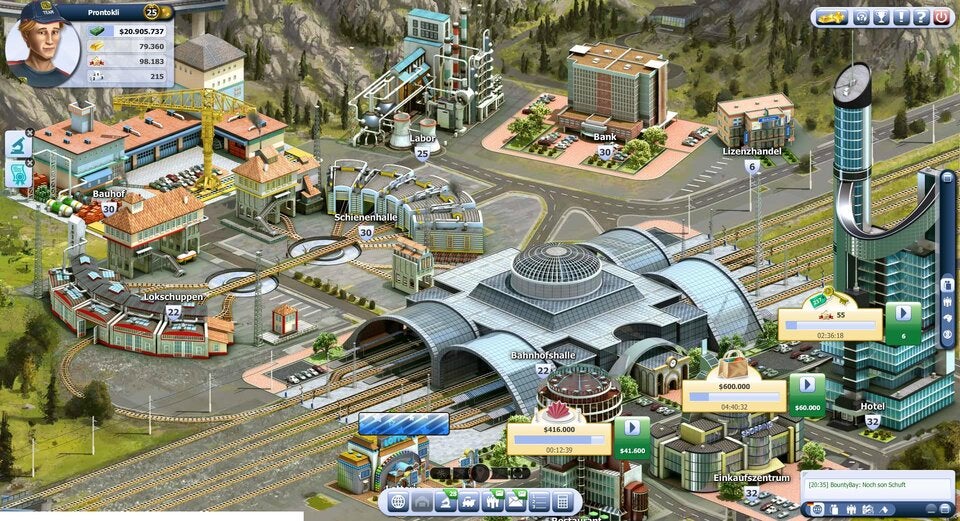960x521 pixels.
Task: Click the exclamation mark news button
Action: (901, 17)
